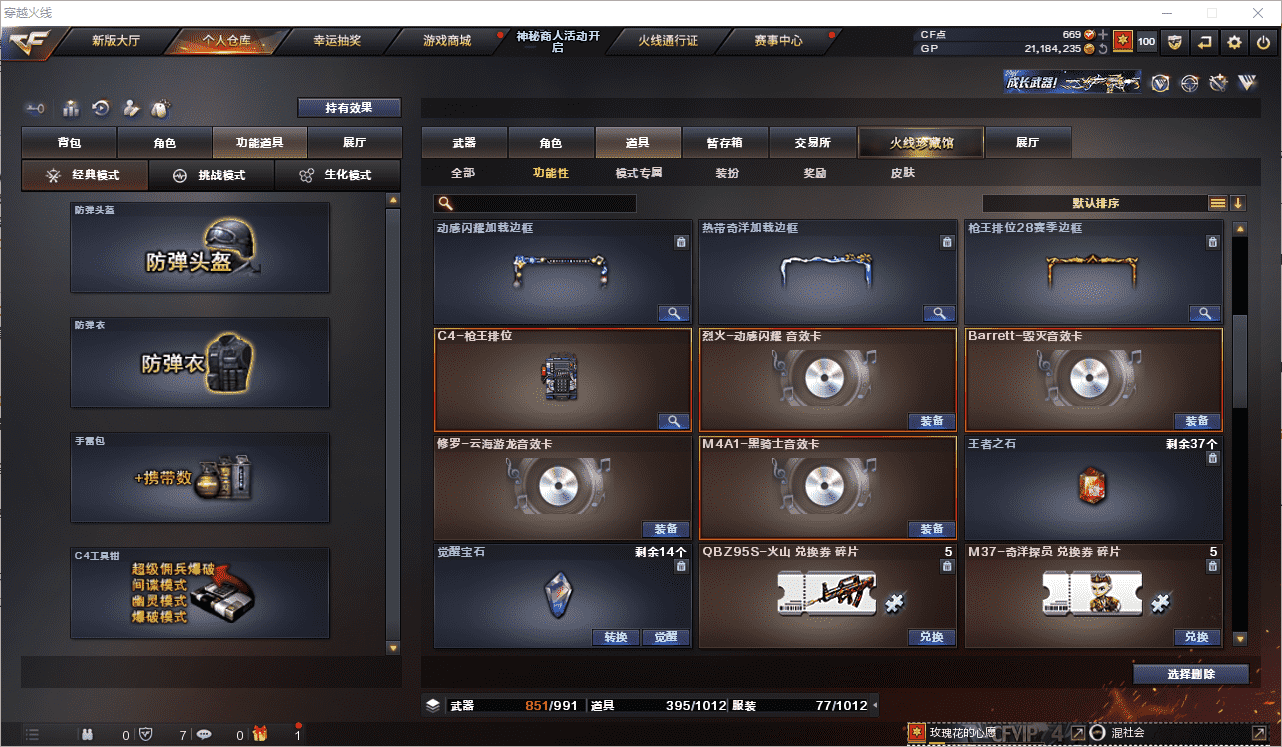Switch to the 幸运抽奖 lottery tab
Viewport: 1282px width, 747px height.
(336, 41)
